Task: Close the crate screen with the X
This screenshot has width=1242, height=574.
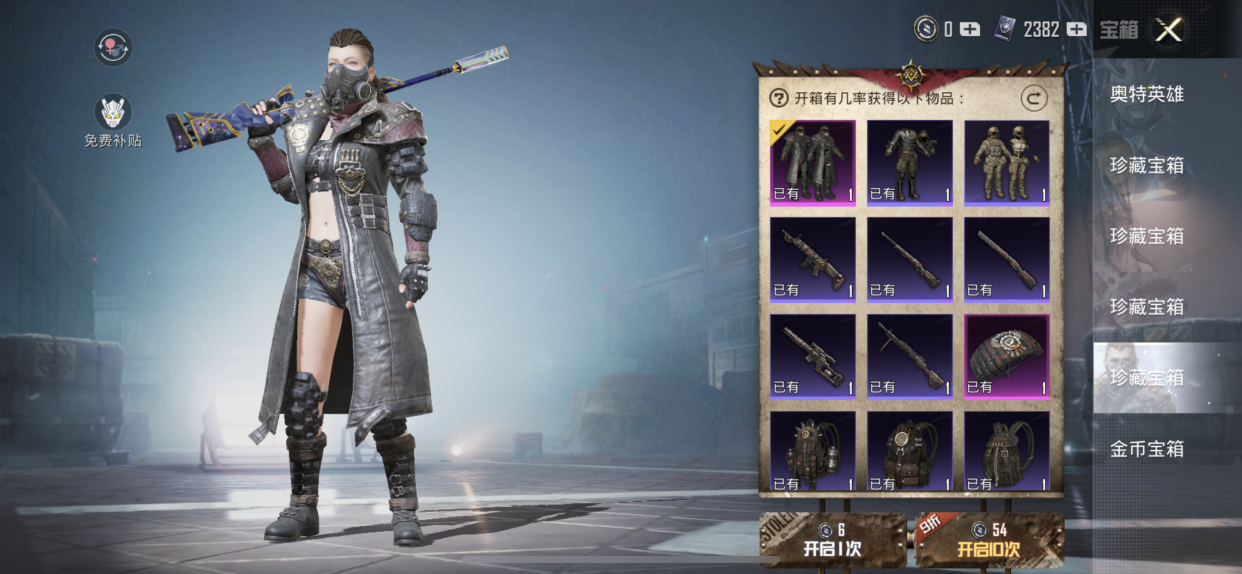Action: click(1168, 30)
